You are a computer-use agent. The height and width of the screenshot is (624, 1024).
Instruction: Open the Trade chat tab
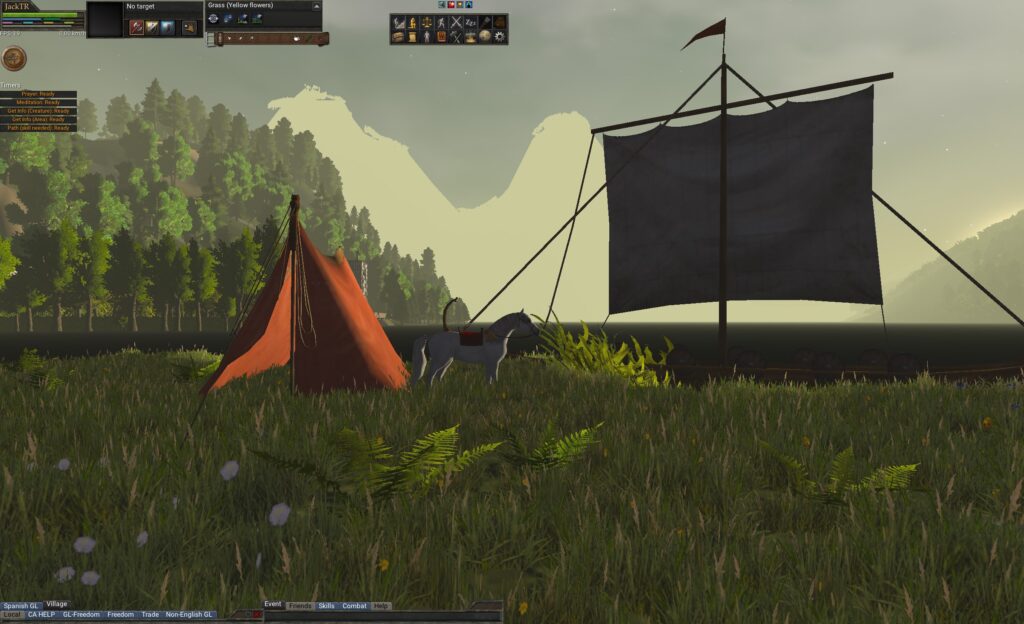pos(150,614)
